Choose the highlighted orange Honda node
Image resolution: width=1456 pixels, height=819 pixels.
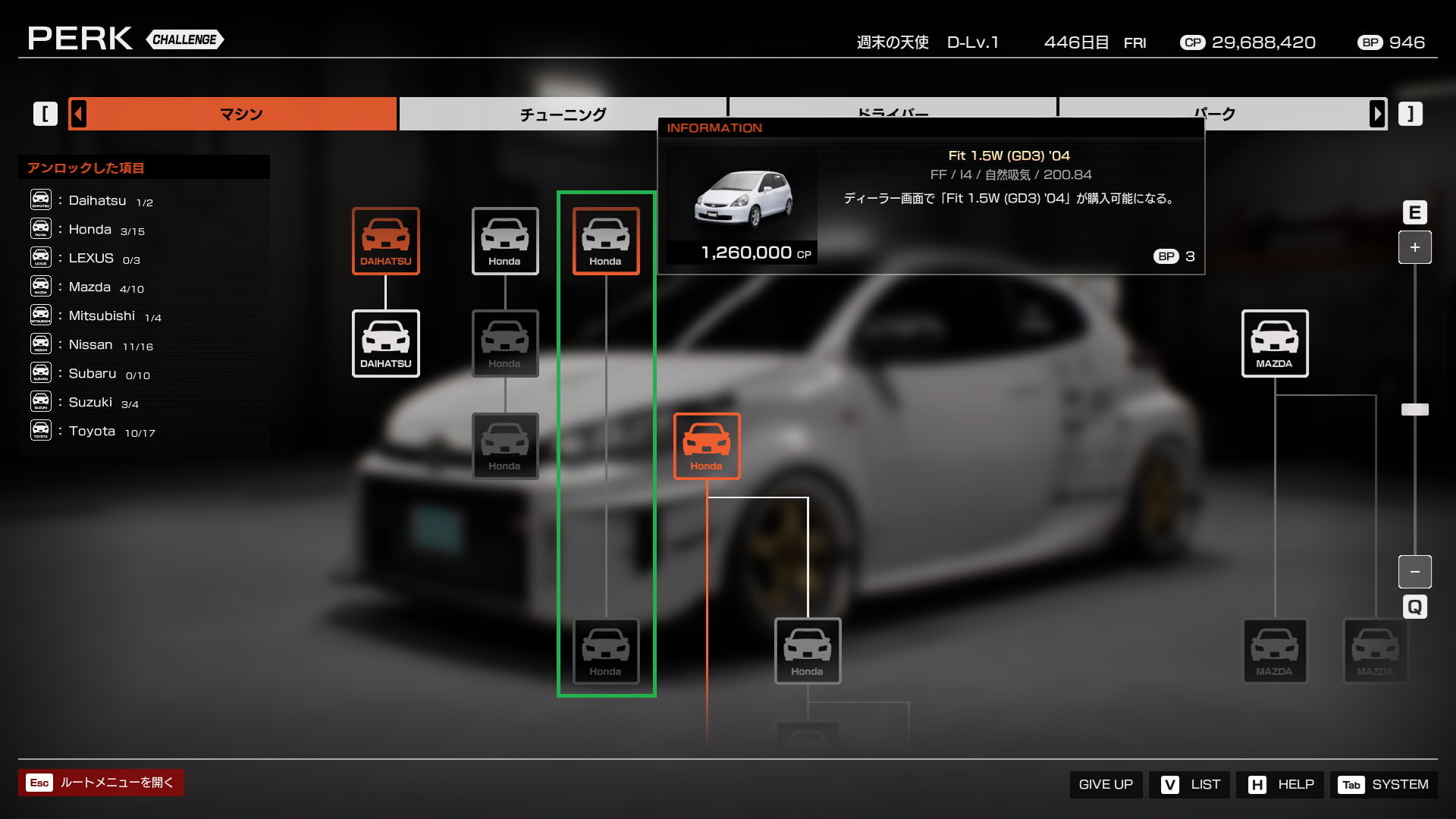(706, 446)
